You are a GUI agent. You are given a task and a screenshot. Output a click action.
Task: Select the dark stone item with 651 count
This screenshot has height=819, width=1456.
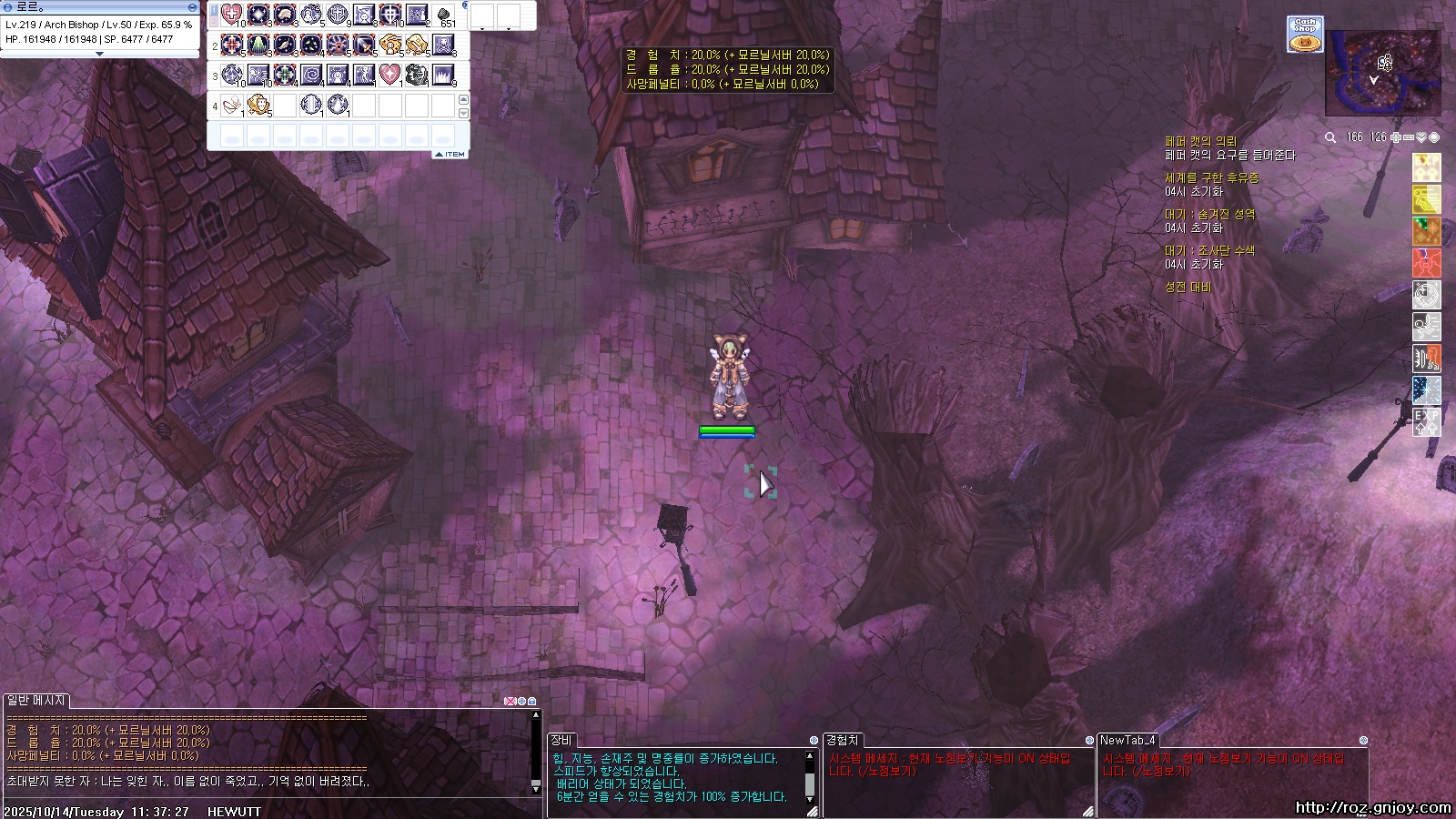[443, 15]
